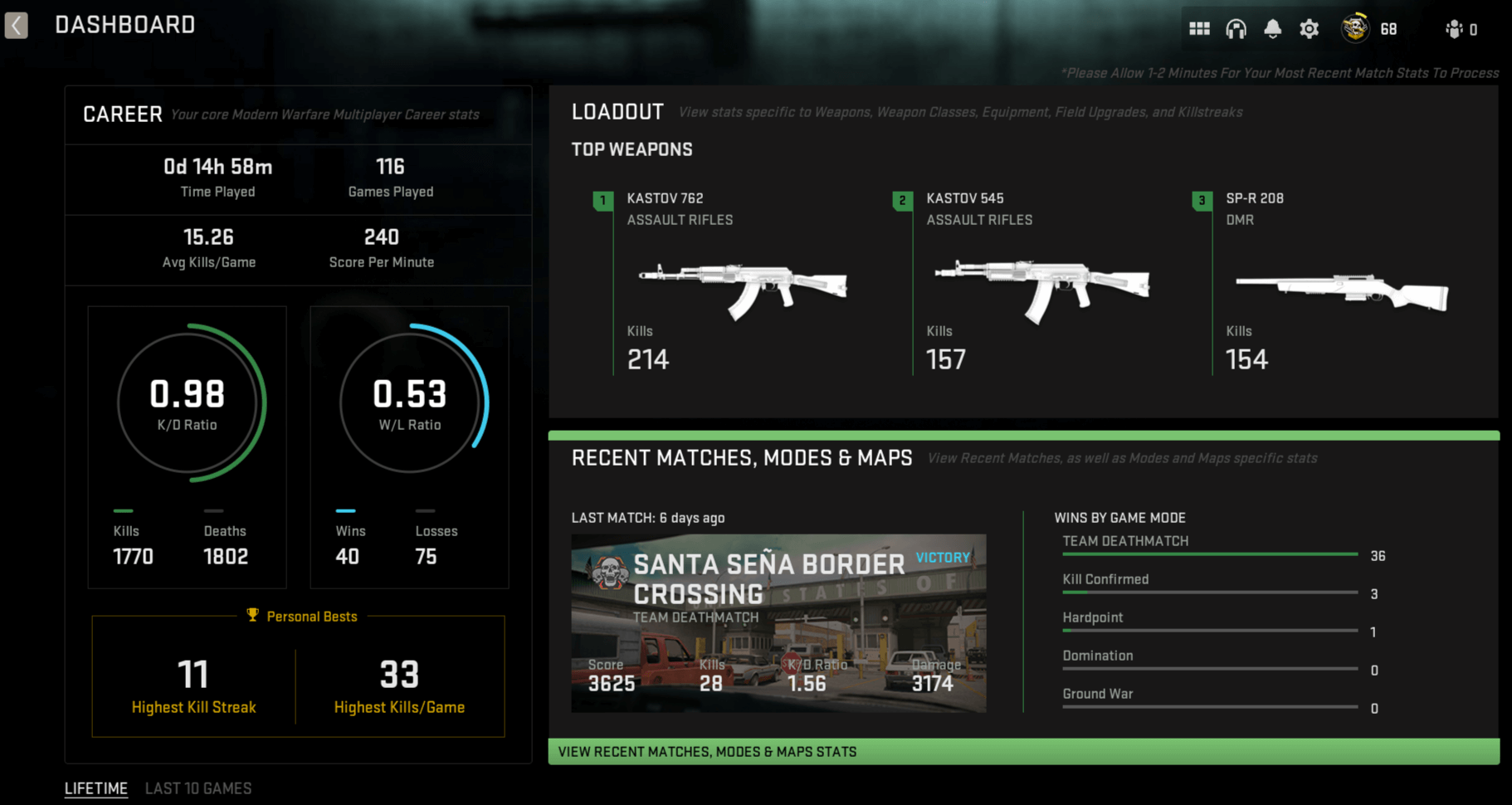Open the settings gear
Viewport: 1512px width, 805px height.
click(1309, 27)
